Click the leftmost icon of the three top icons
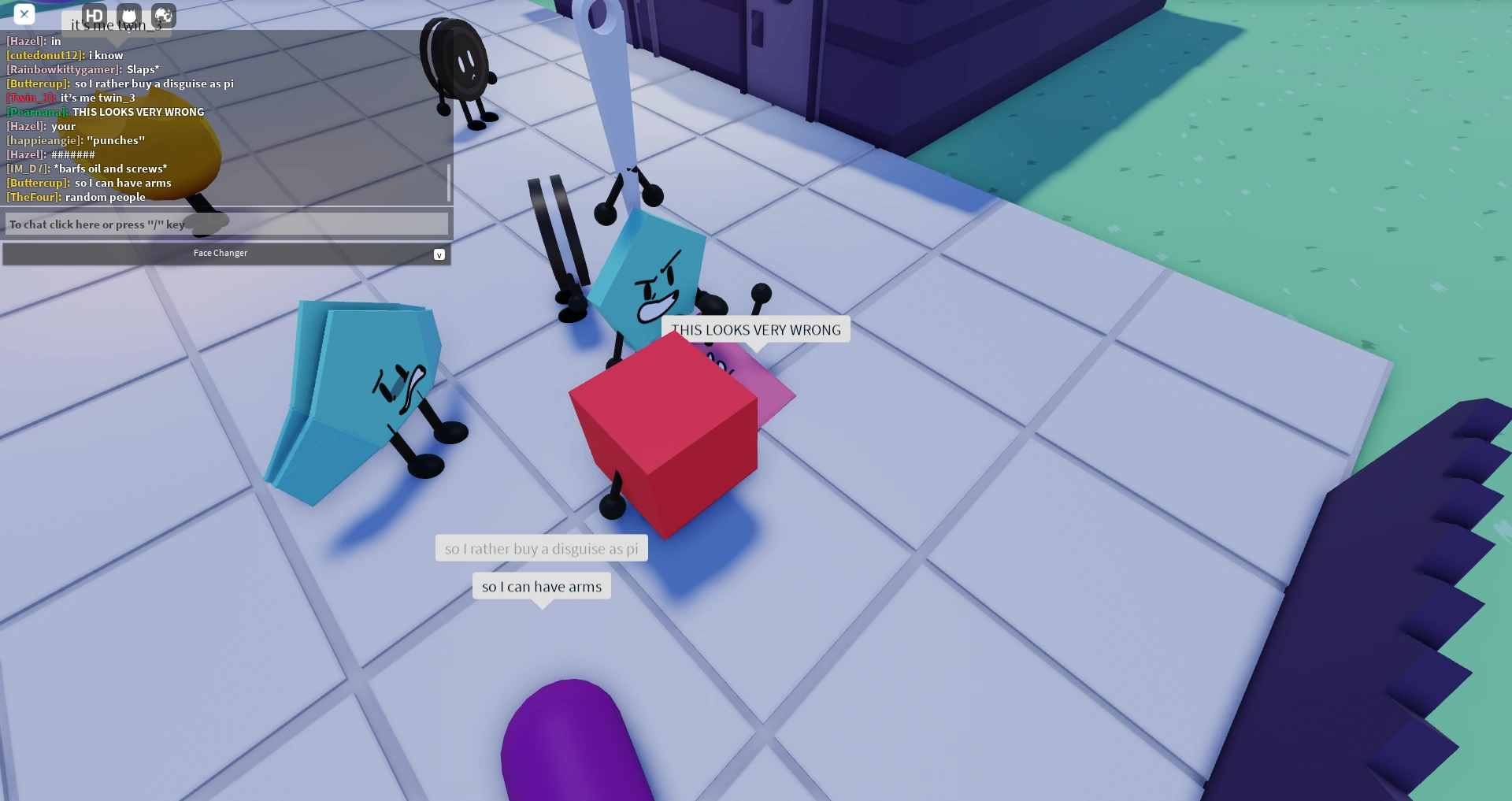1512x801 pixels. click(x=94, y=14)
